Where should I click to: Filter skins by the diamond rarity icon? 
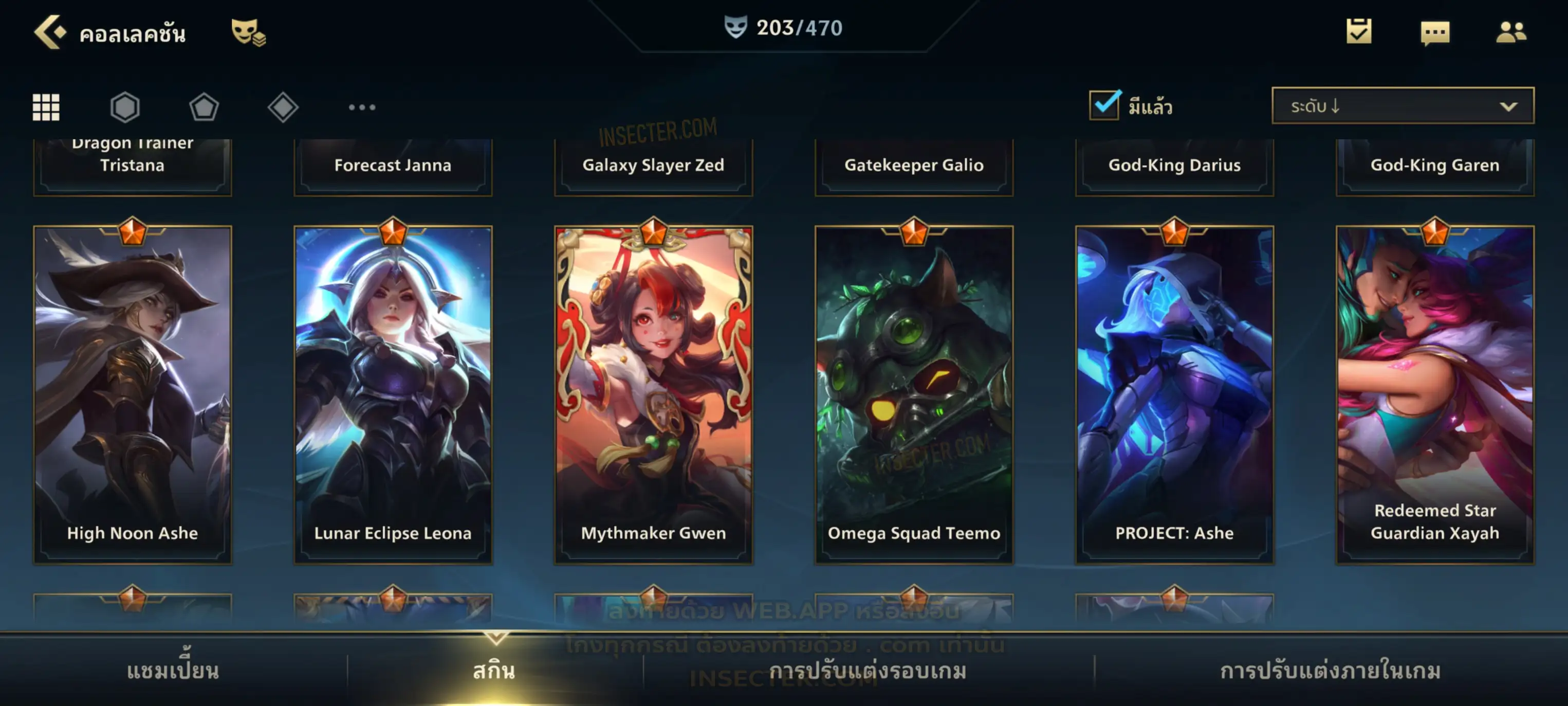pos(283,107)
